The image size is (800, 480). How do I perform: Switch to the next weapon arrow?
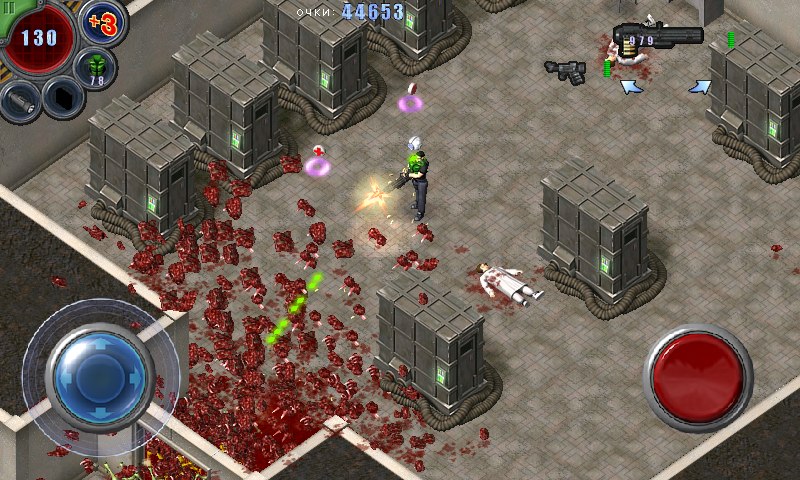(x=699, y=87)
